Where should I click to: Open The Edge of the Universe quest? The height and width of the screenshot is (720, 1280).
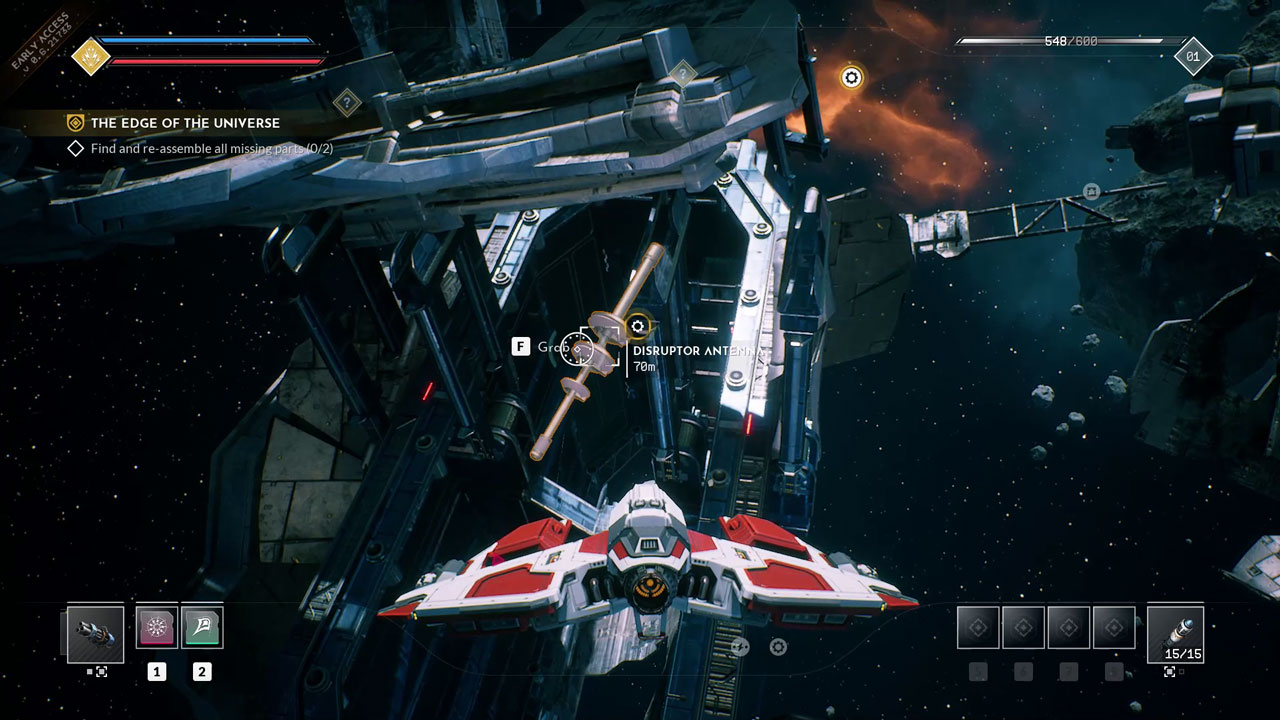185,123
